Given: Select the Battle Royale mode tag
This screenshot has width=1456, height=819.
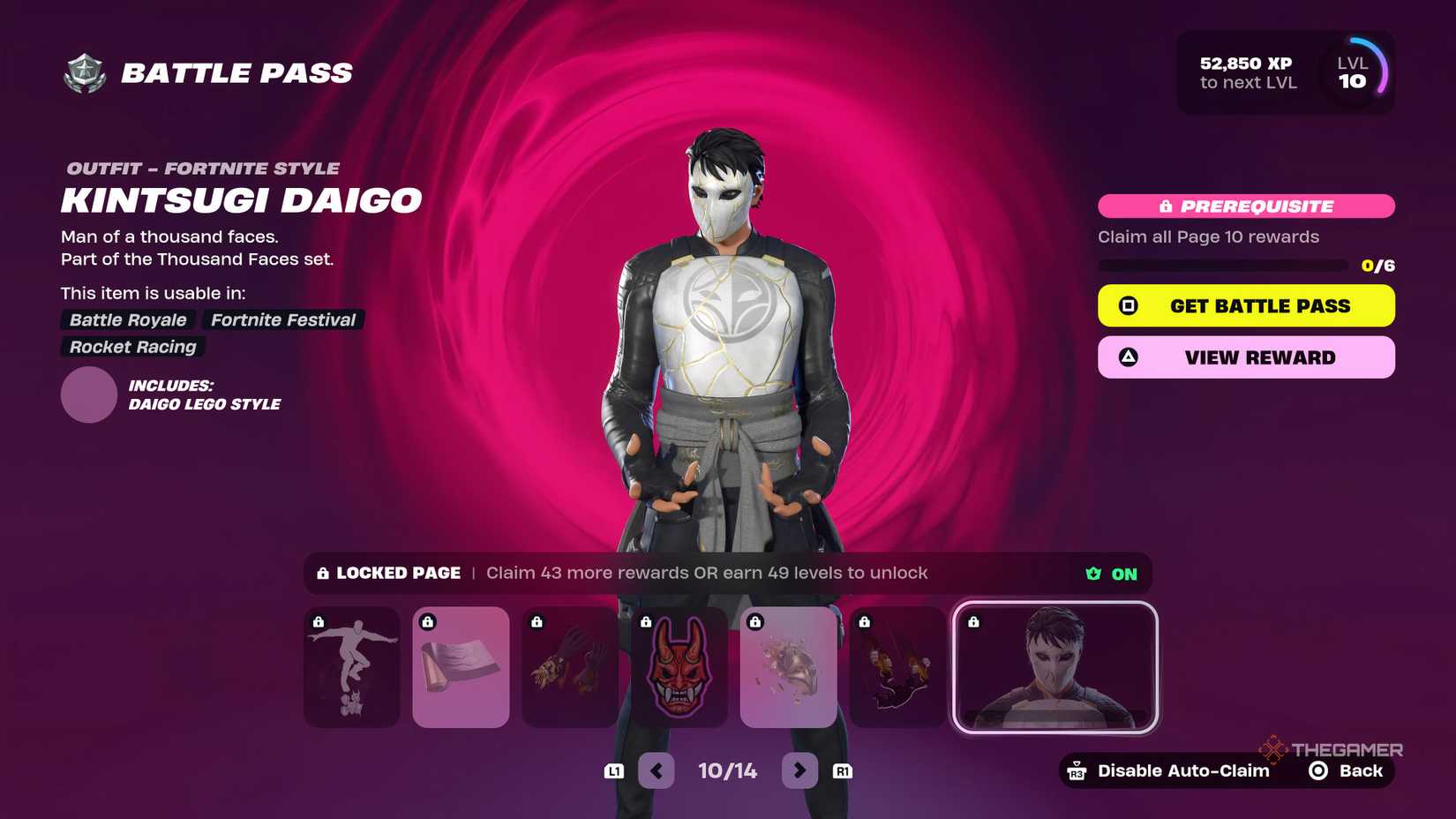Looking at the screenshot, I should point(127,319).
